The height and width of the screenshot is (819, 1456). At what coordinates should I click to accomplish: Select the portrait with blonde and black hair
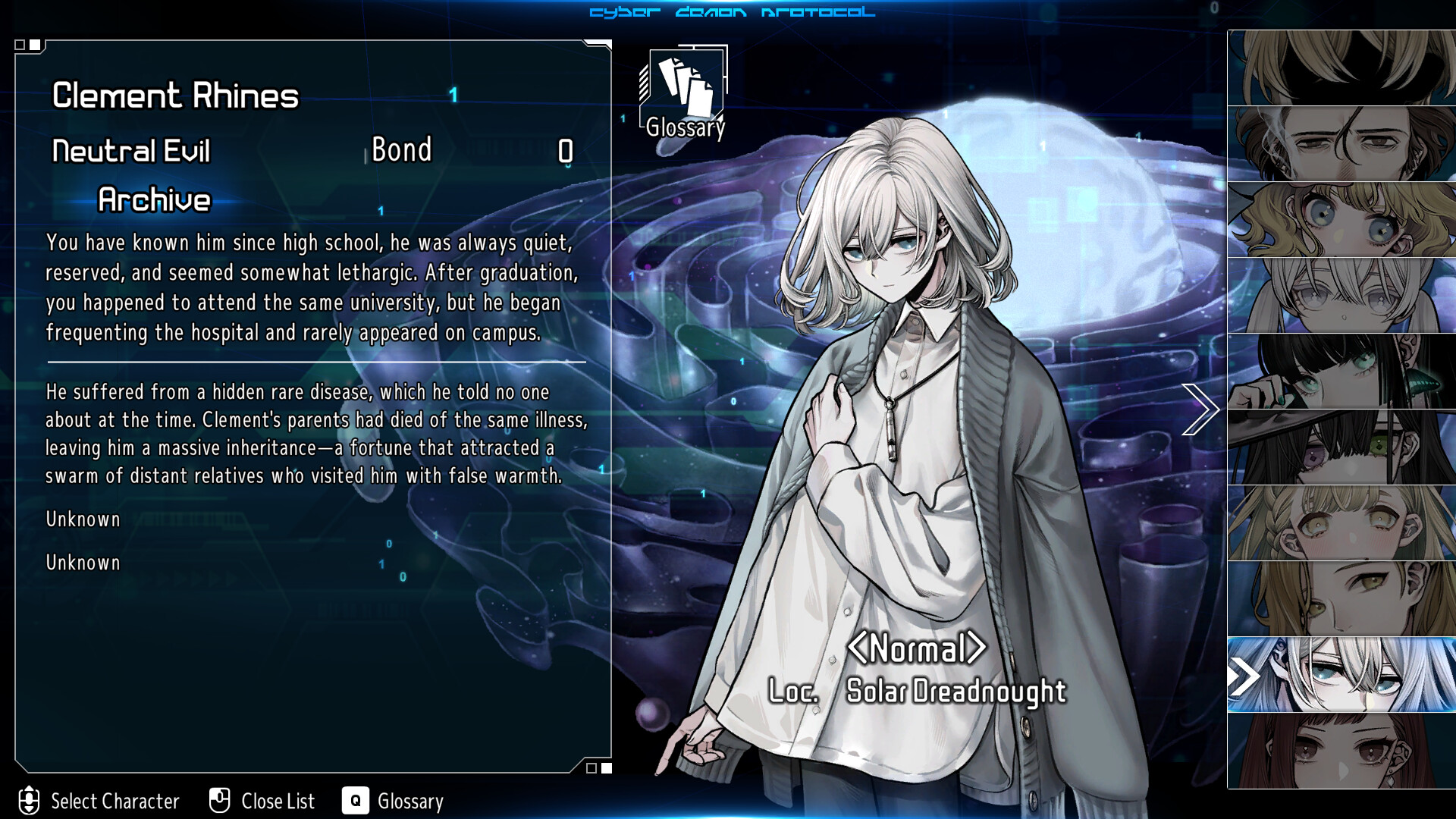1341,68
